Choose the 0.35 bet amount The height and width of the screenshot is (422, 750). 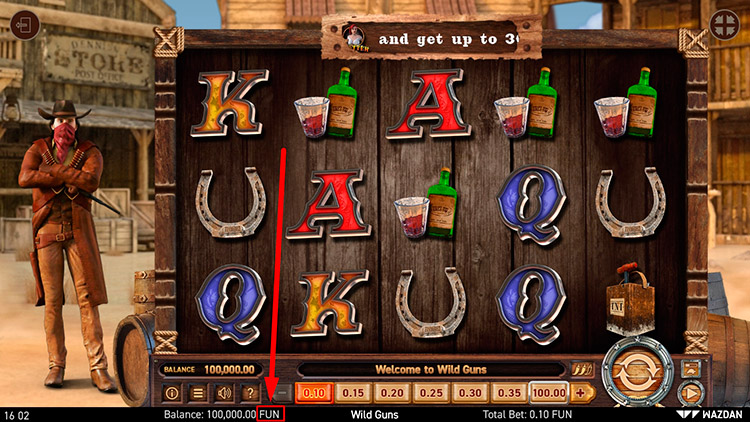tap(510, 393)
